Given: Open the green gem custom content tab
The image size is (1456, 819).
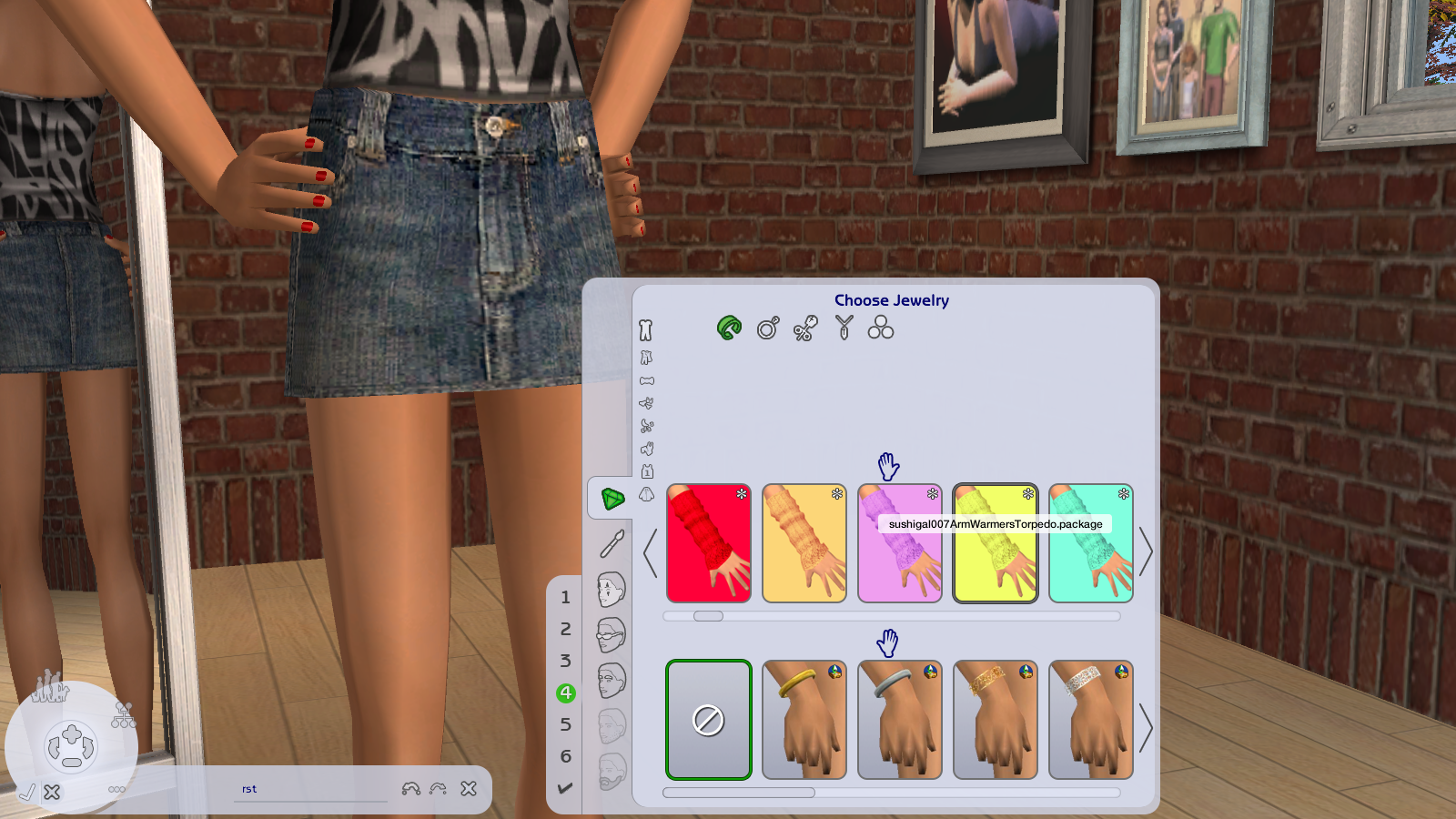Looking at the screenshot, I should [x=612, y=498].
